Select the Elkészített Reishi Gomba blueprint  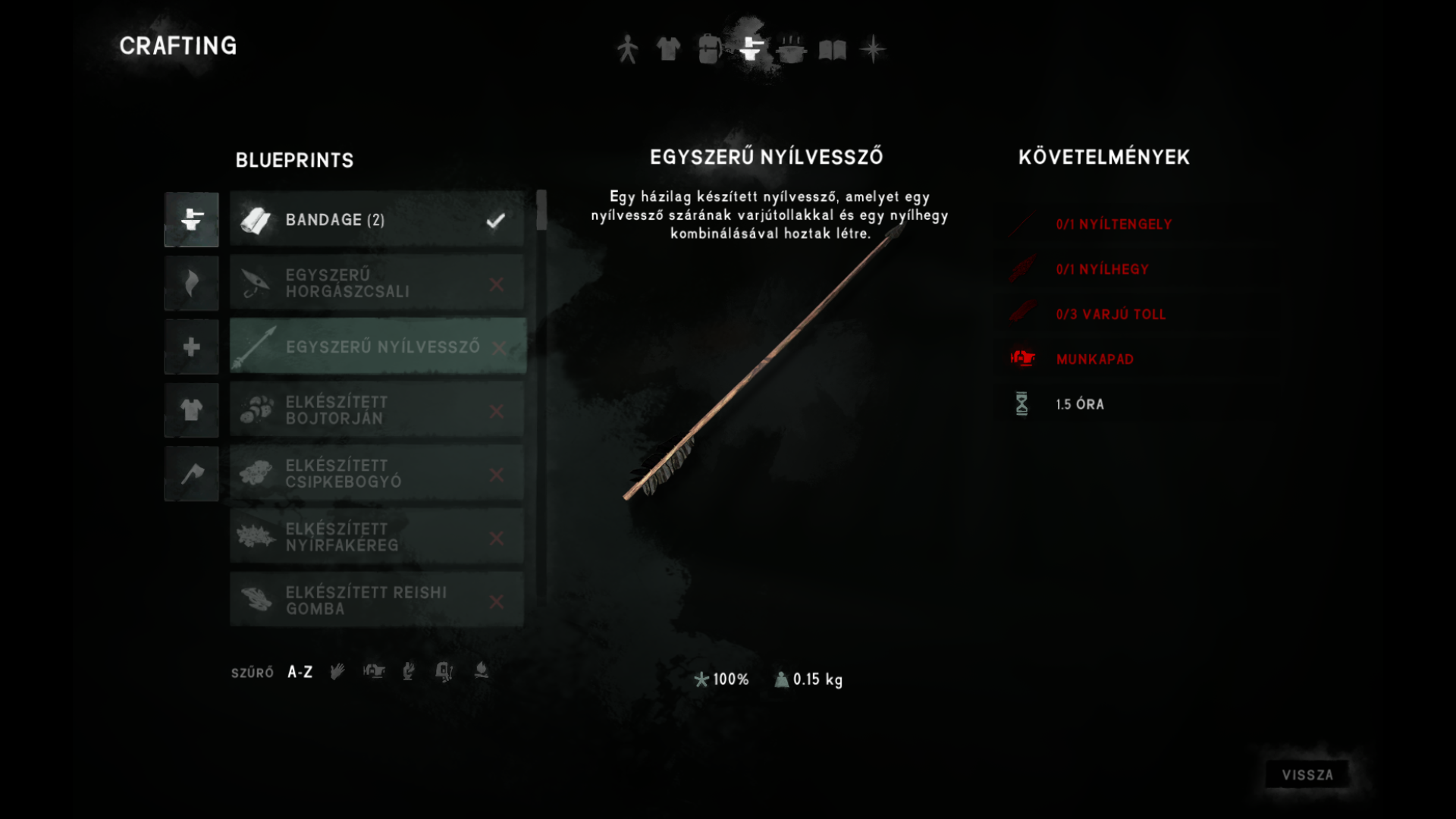coord(377,601)
